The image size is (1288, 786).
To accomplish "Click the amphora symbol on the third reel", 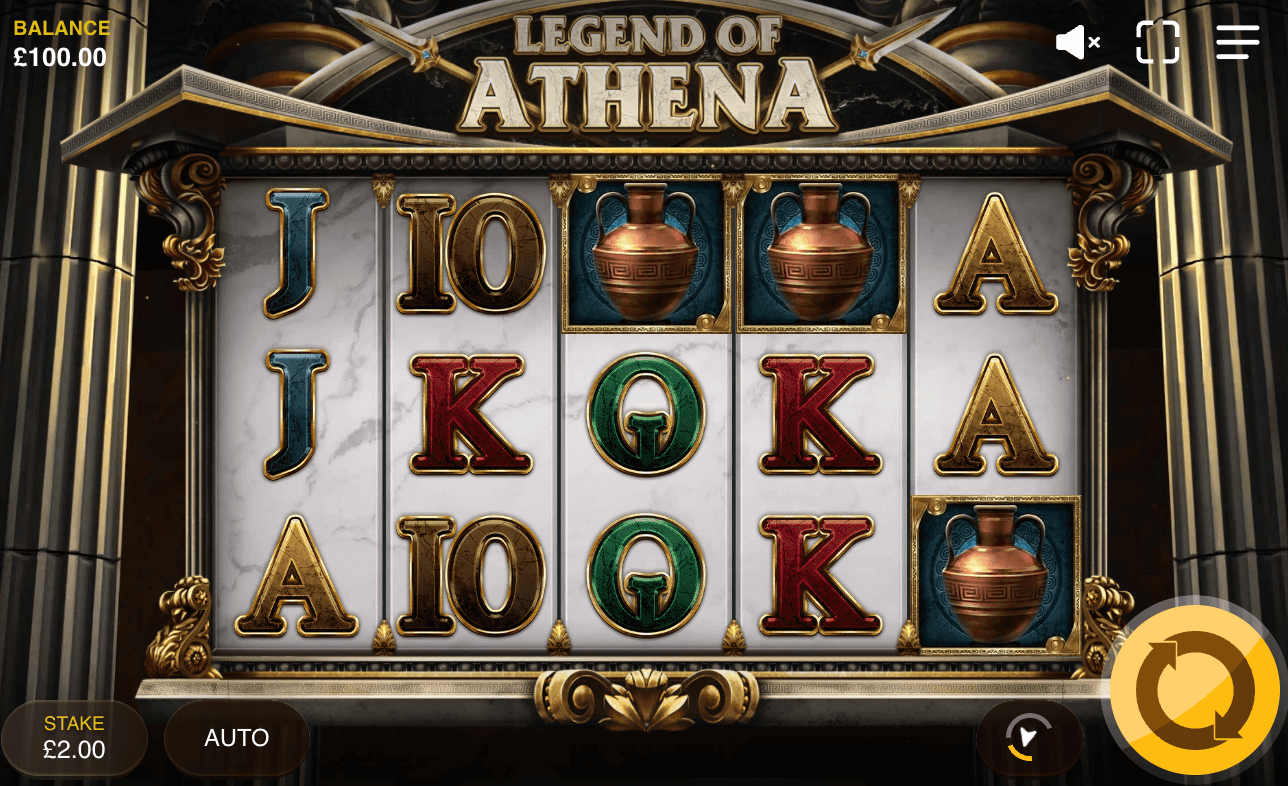I will click(x=643, y=252).
